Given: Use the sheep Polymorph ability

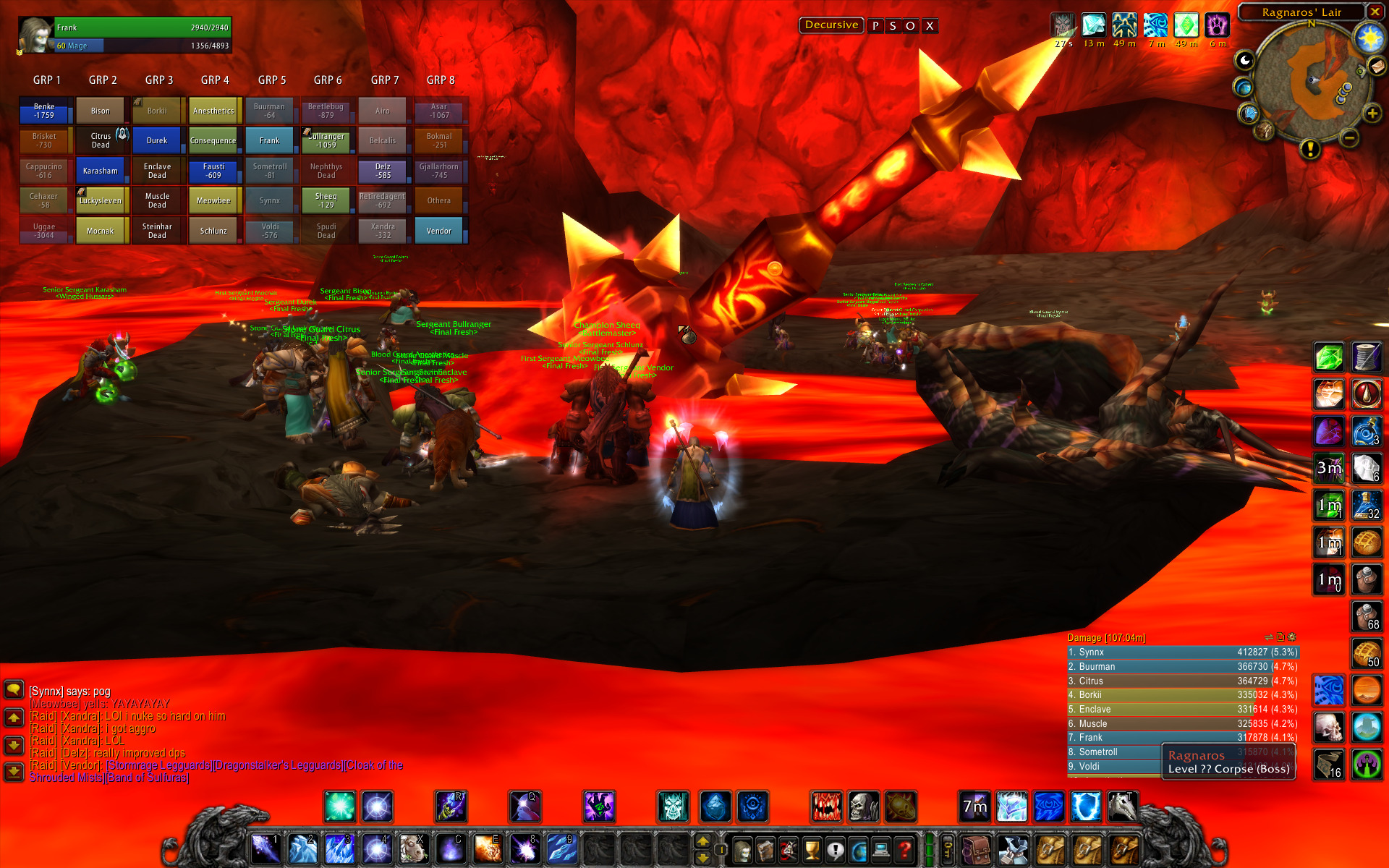Looking at the screenshot, I should click(x=413, y=849).
